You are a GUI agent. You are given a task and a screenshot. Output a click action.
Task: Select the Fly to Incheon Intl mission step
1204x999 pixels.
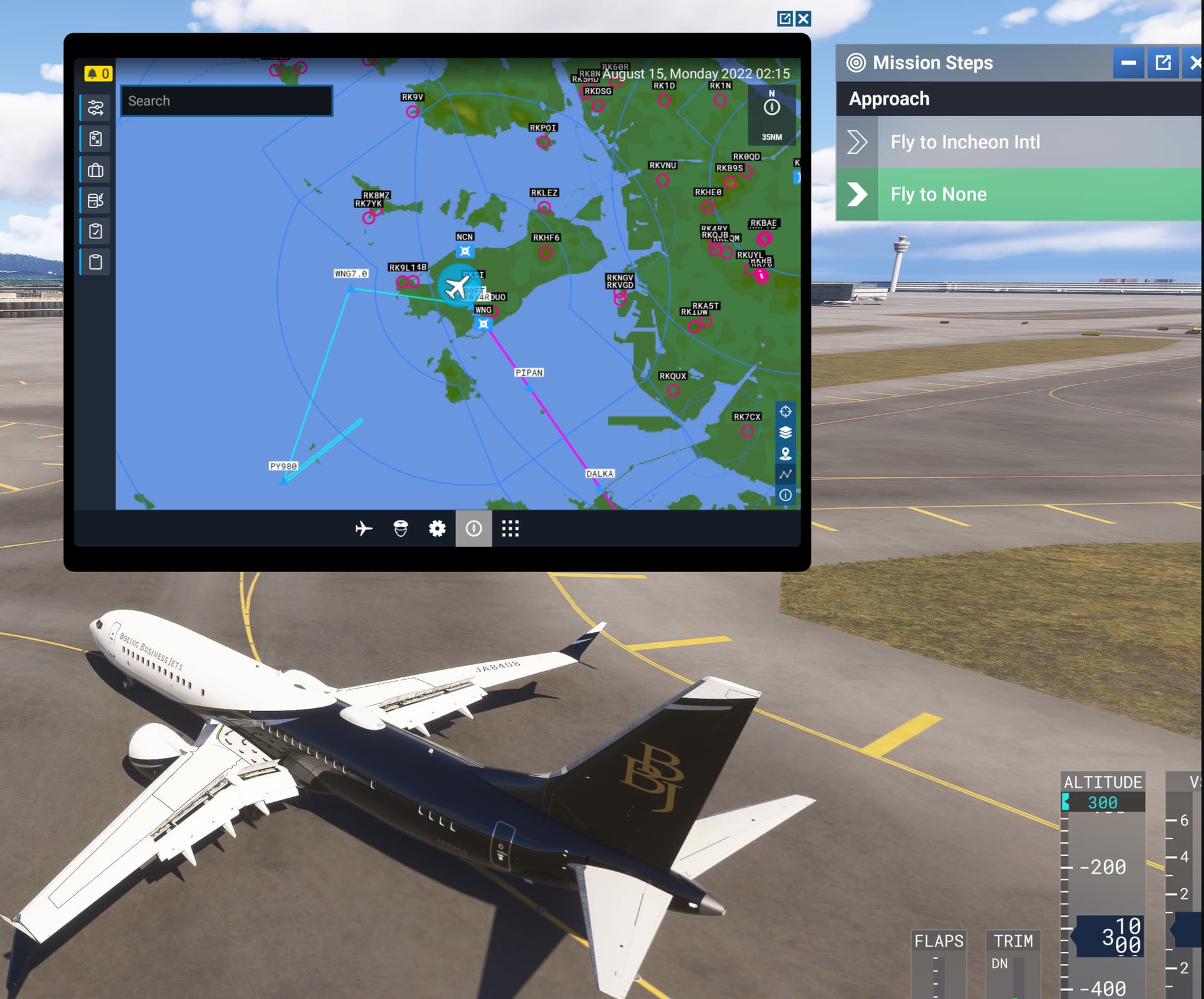click(x=964, y=142)
